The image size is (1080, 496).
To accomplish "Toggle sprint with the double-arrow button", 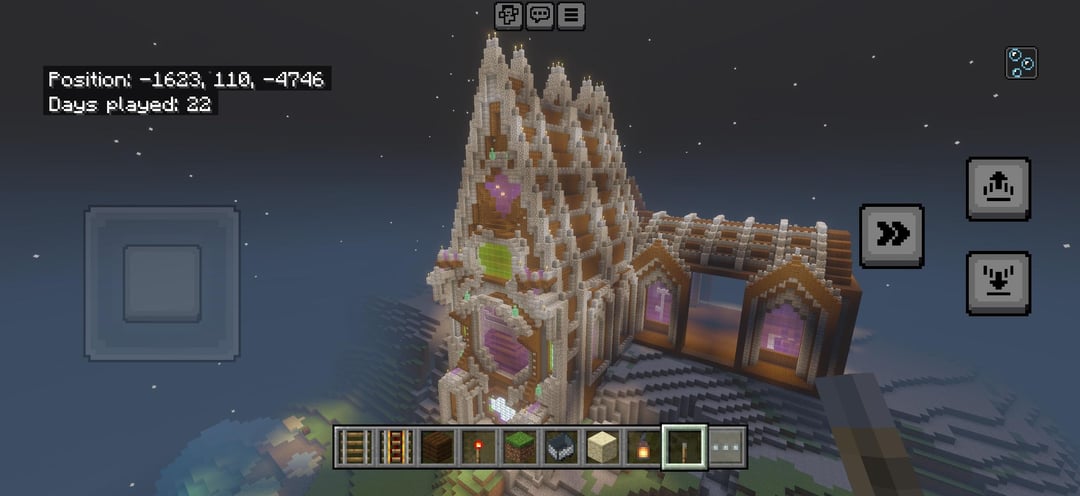I will (x=892, y=235).
